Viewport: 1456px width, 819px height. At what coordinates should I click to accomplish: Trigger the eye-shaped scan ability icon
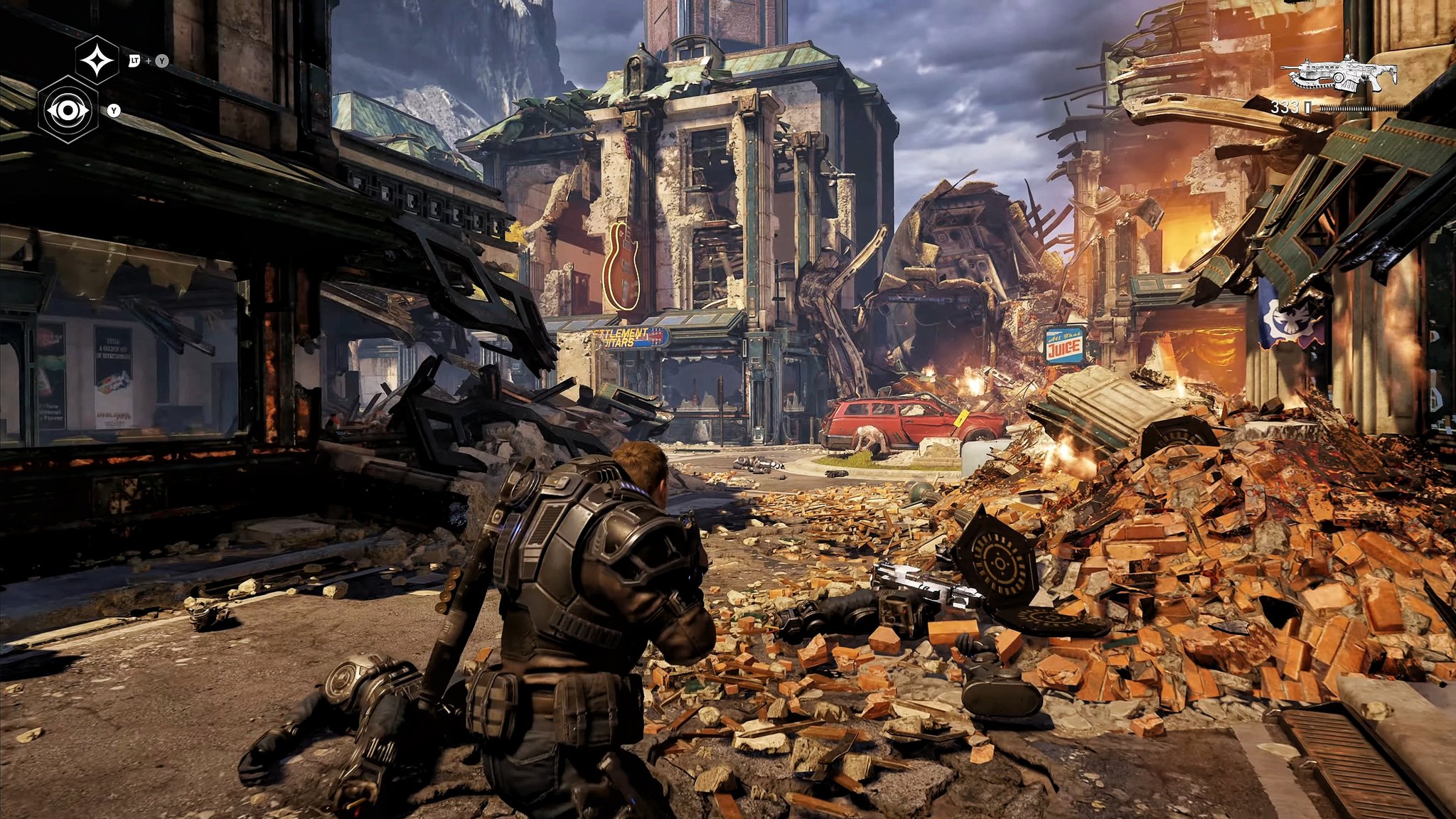tap(68, 110)
